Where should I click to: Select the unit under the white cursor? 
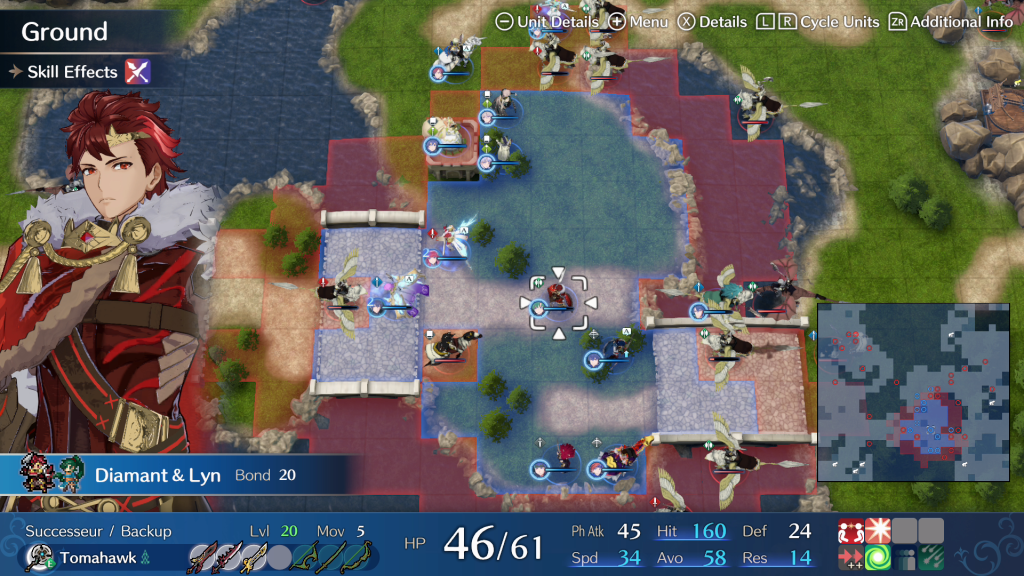coord(558,303)
